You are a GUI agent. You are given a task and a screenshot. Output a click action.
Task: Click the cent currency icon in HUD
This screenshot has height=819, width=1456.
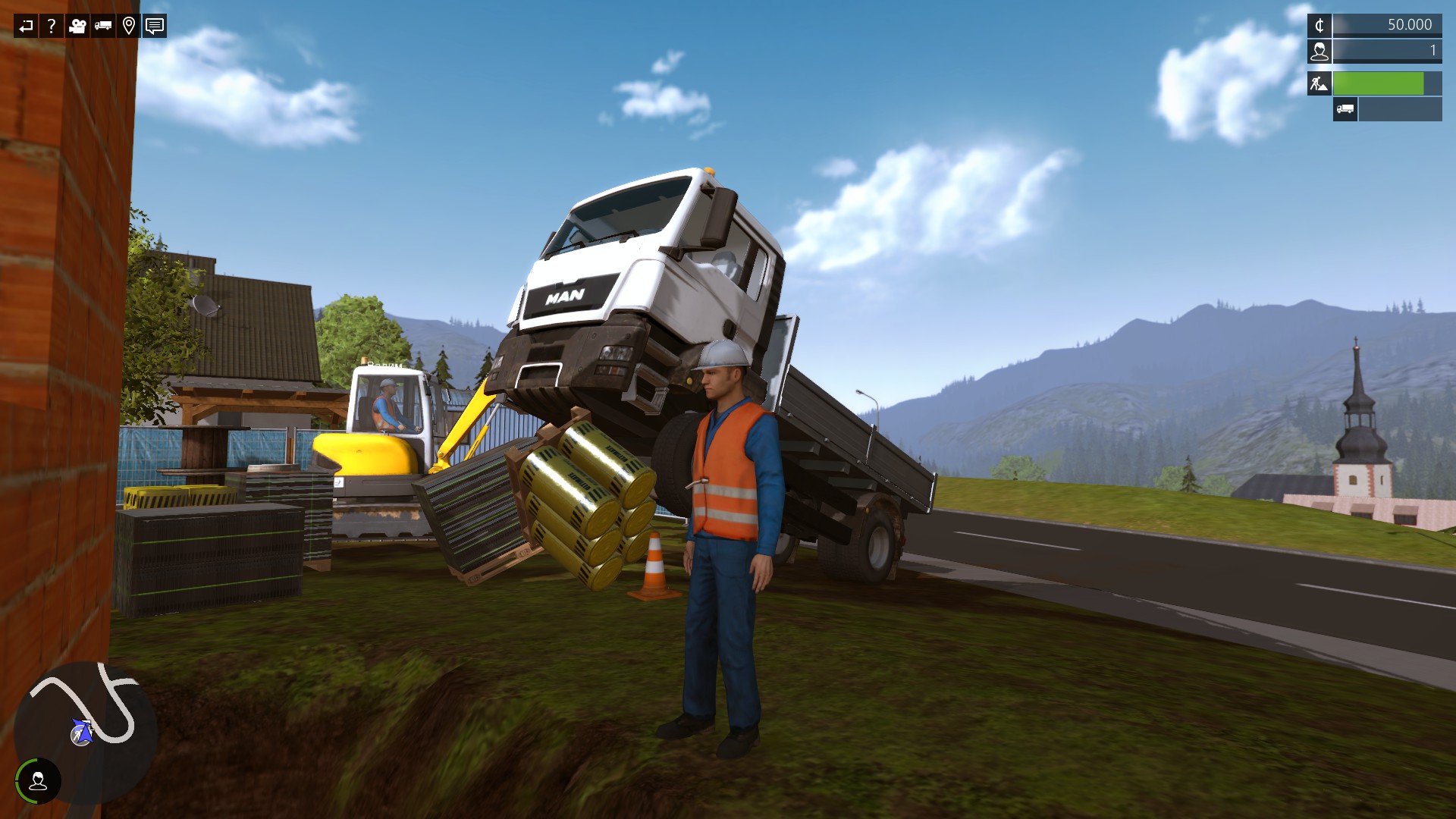point(1319,25)
